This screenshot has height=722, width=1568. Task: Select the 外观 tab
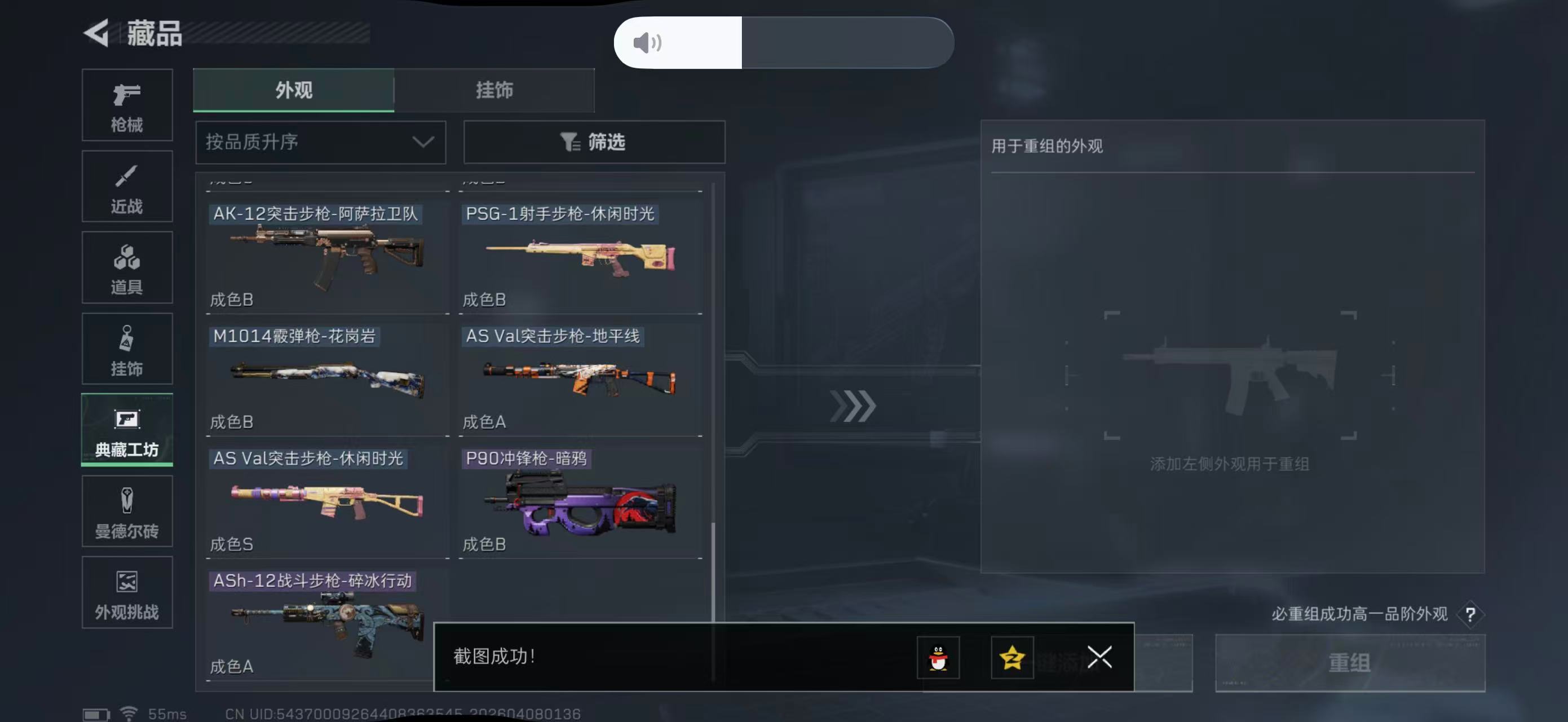click(293, 90)
